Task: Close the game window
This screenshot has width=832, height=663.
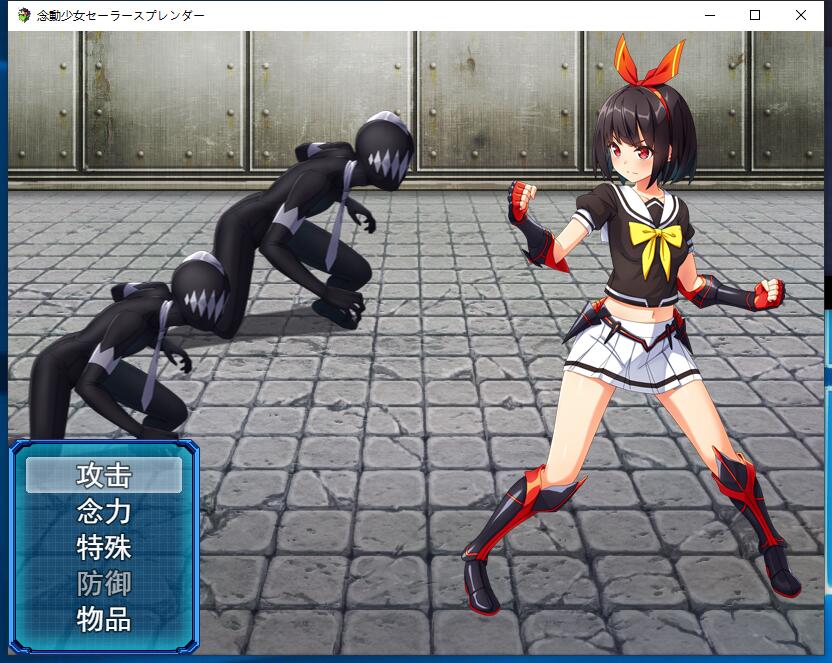Action: [801, 15]
